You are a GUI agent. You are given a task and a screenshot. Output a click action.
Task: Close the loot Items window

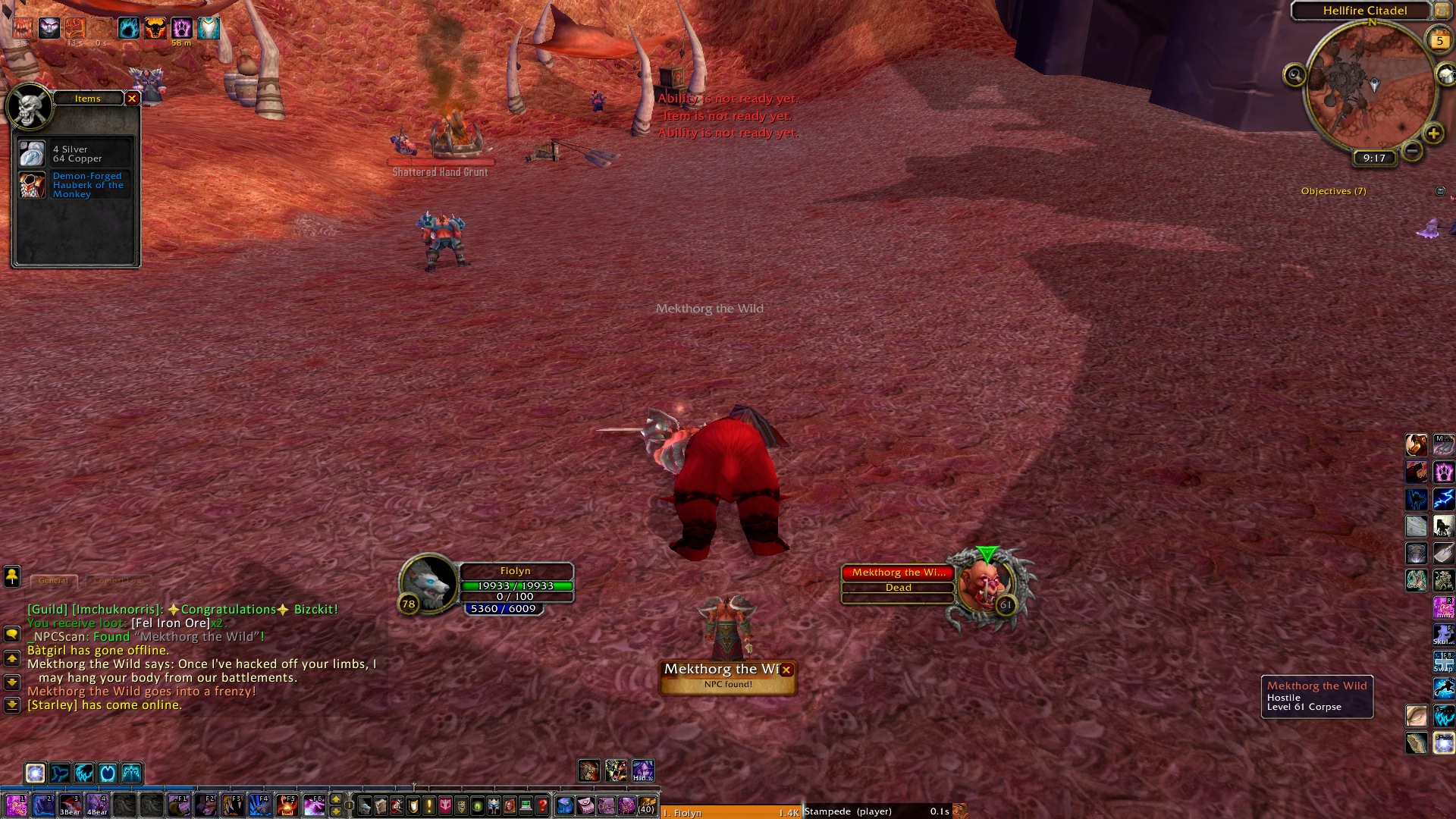[x=132, y=99]
